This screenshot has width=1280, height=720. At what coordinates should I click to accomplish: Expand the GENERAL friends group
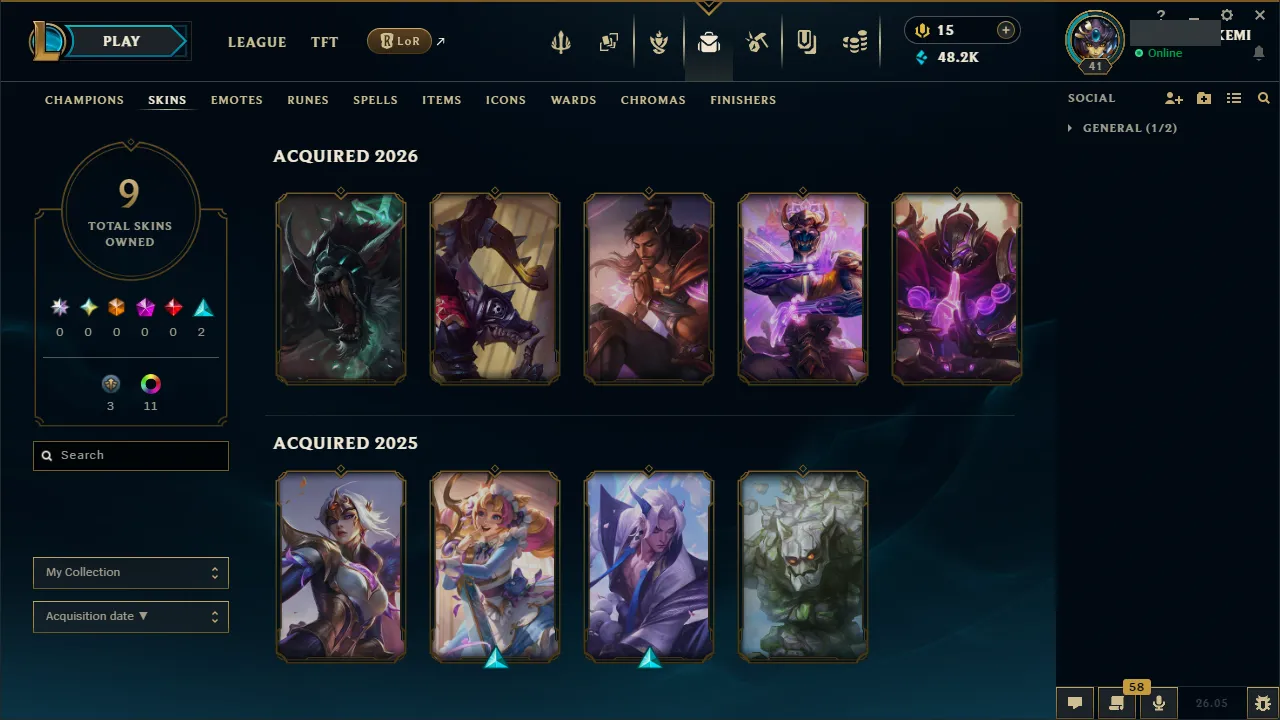coord(1122,128)
